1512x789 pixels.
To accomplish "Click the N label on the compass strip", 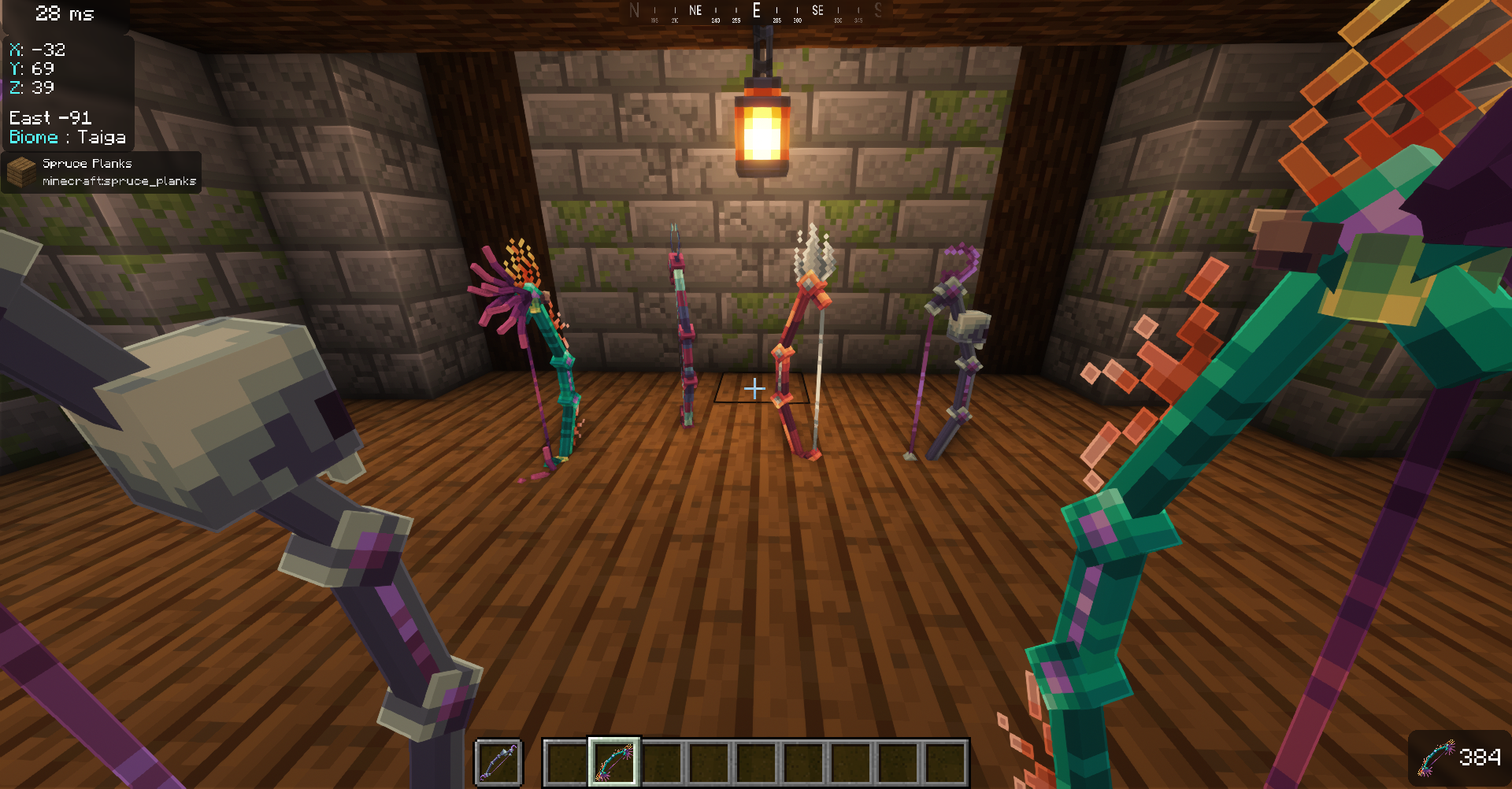I will click(634, 10).
